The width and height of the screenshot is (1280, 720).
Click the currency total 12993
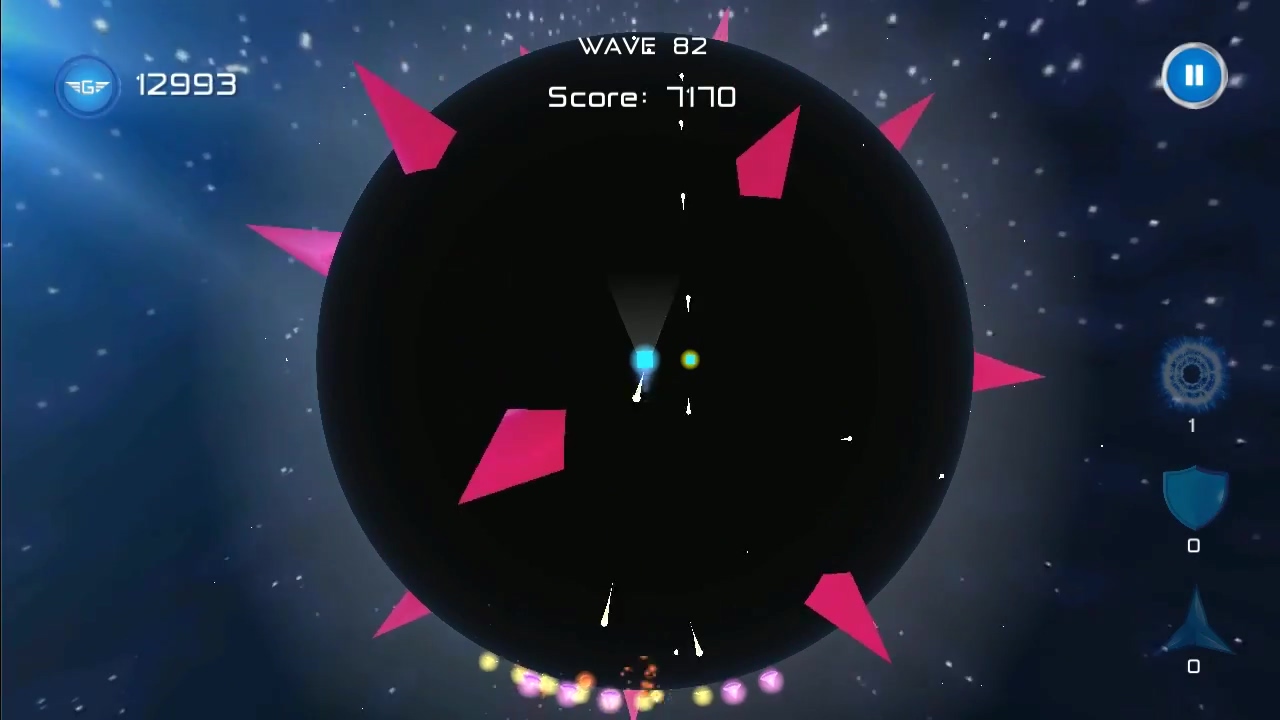point(186,86)
